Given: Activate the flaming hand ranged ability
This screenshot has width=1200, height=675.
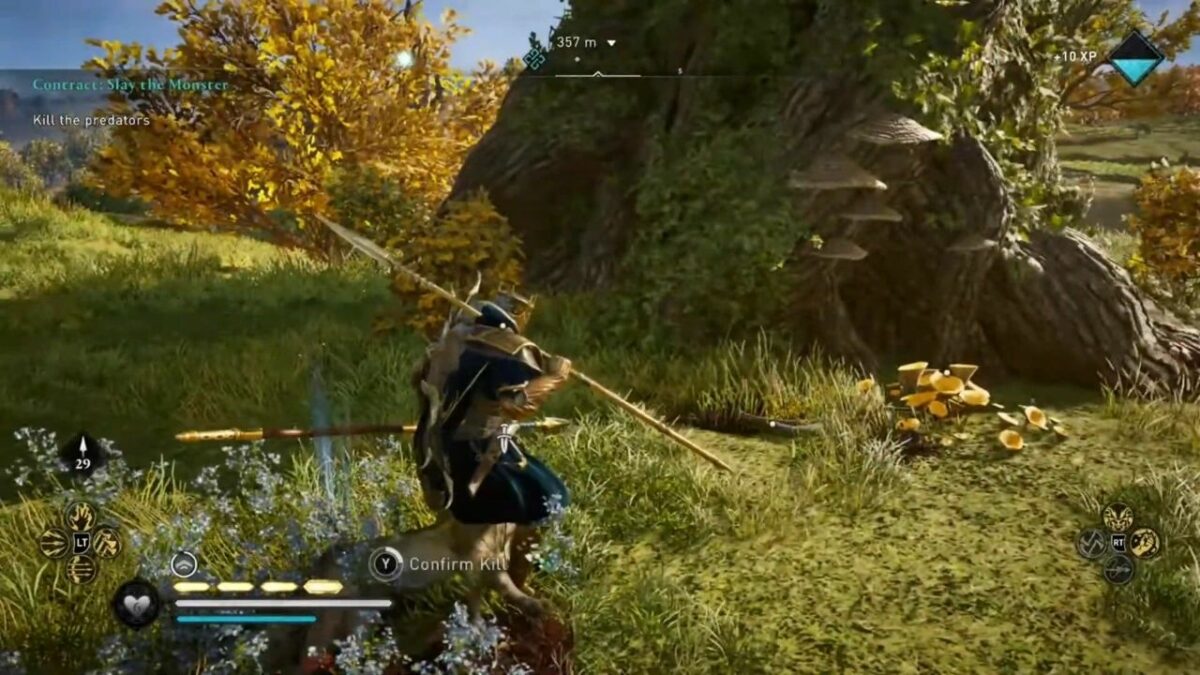Looking at the screenshot, I should pos(81,516).
